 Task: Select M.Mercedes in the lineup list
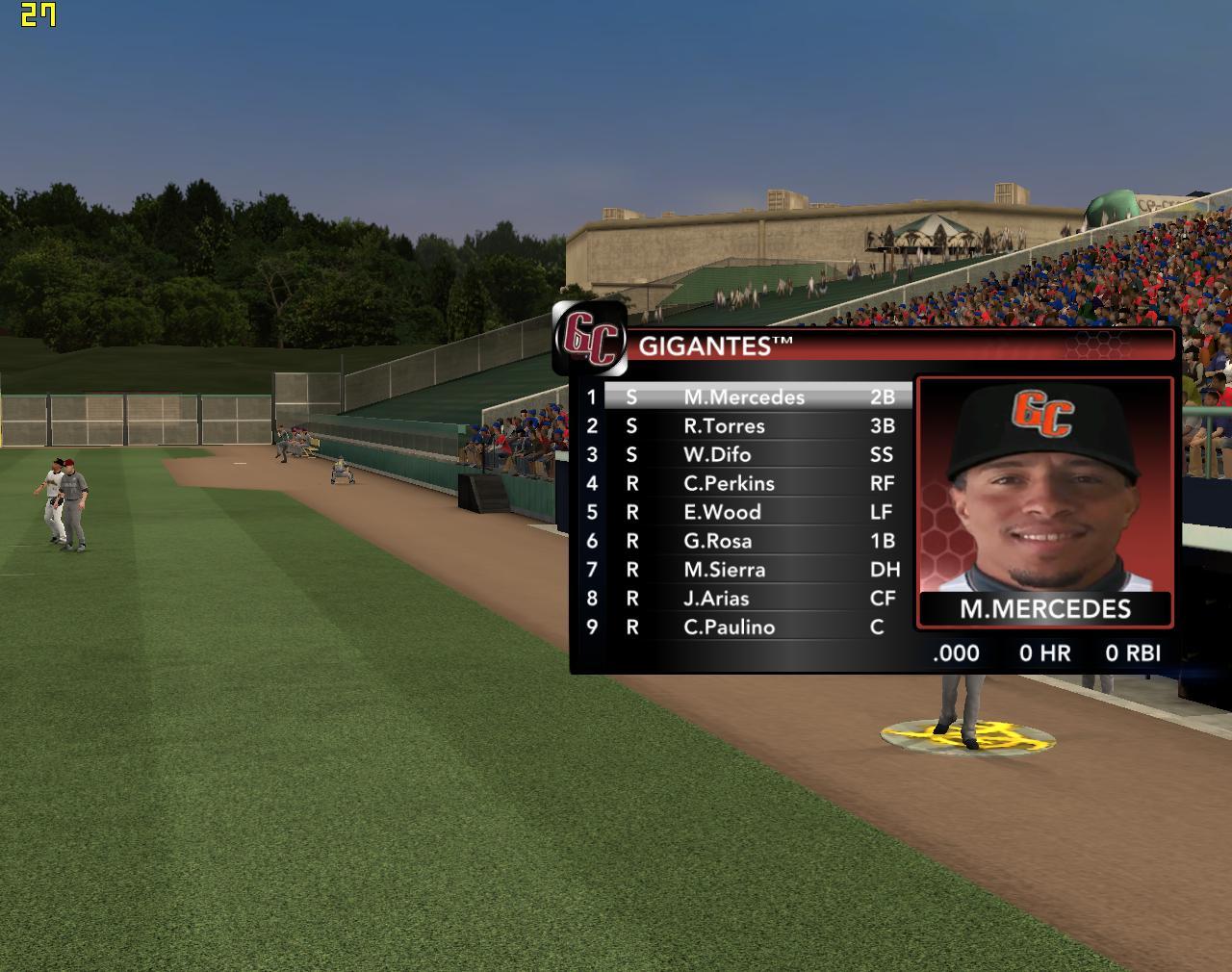point(743,396)
